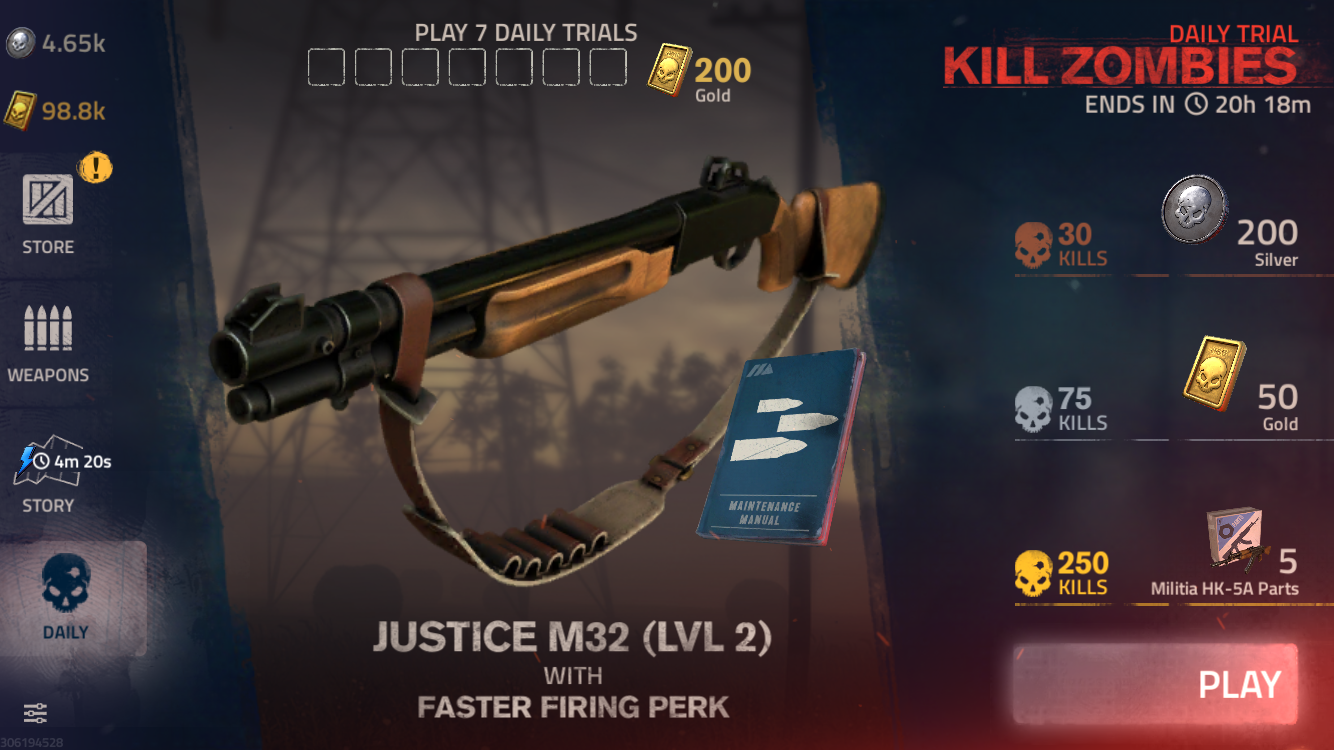Open the Store menu
This screenshot has height=750, width=1334.
click(x=48, y=212)
